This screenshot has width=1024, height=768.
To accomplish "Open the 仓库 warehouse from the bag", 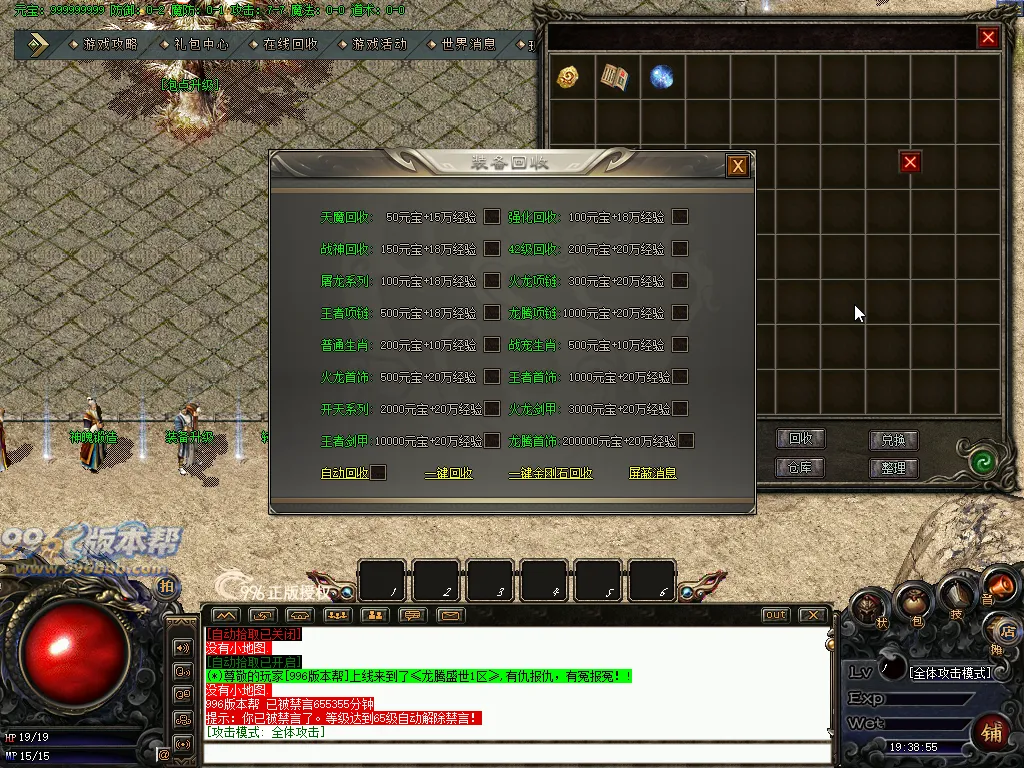I will click(800, 467).
